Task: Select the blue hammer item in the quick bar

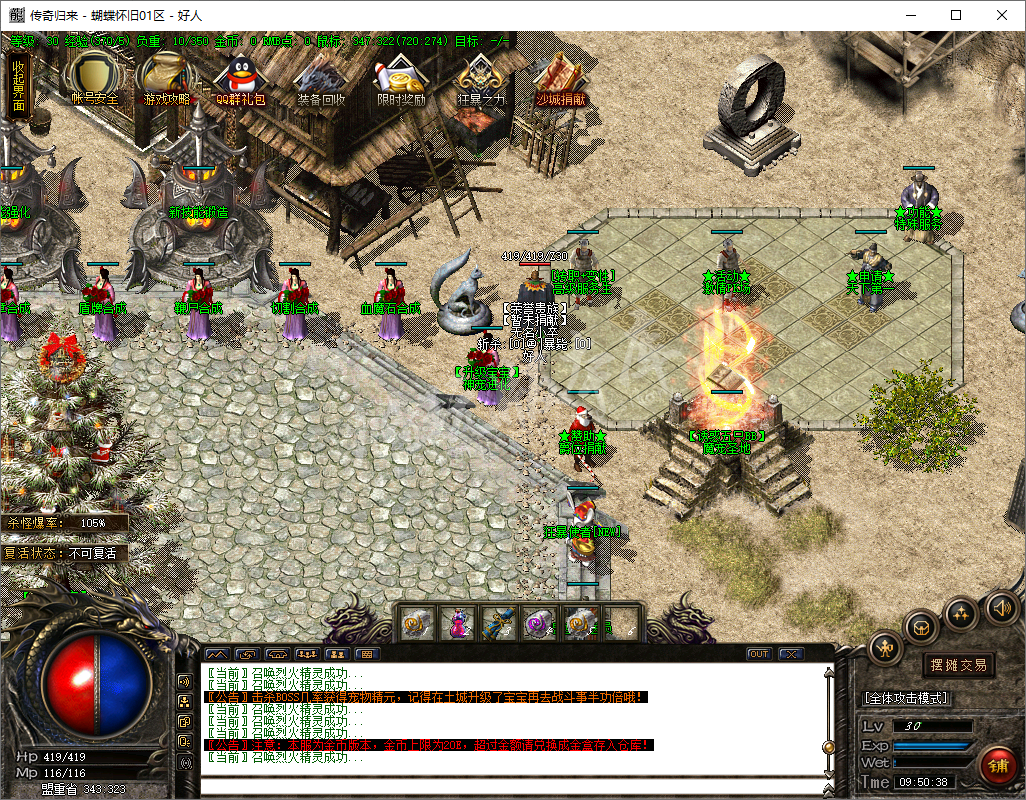Action: click(499, 623)
